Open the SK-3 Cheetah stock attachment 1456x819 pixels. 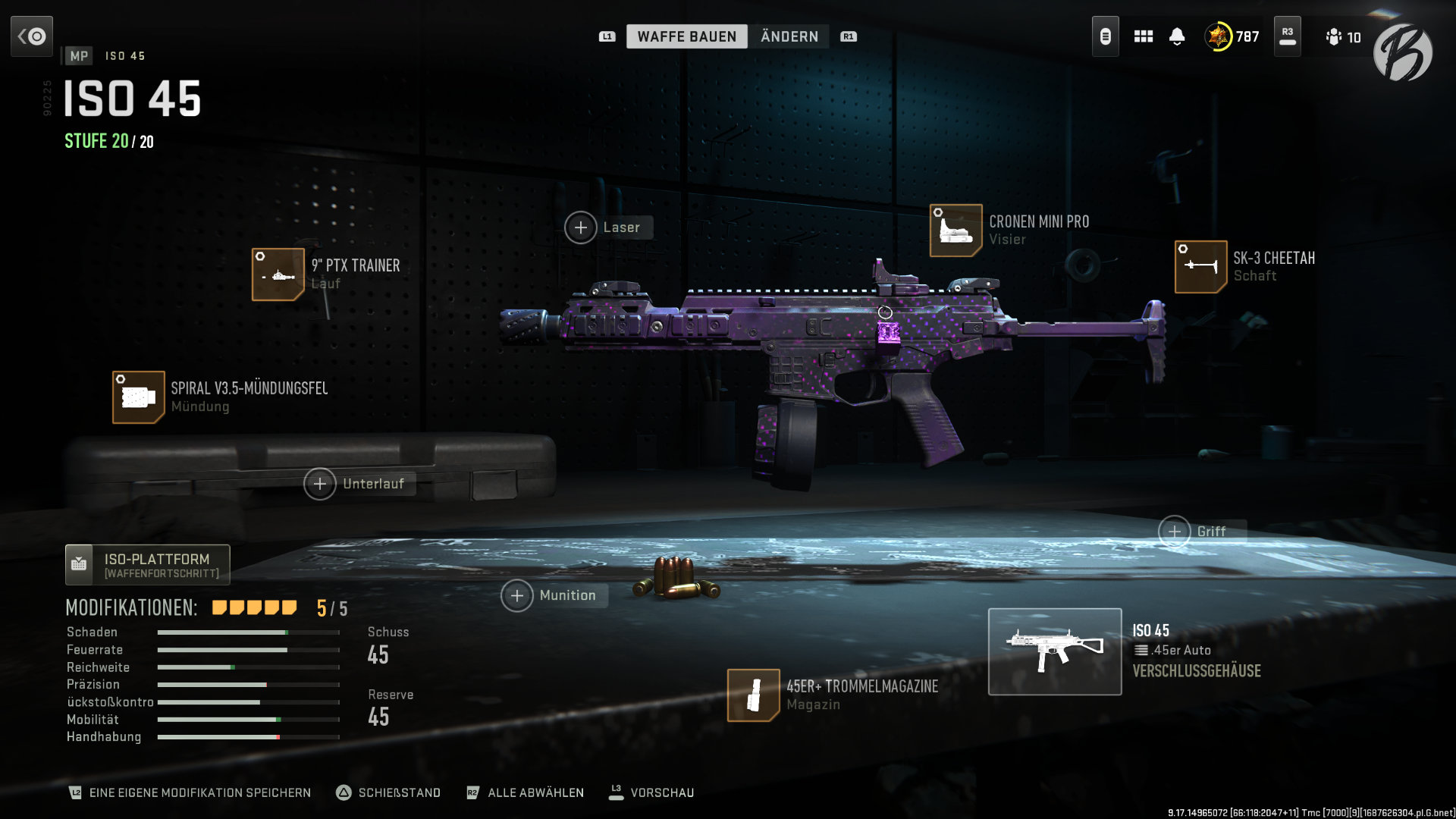1200,267
